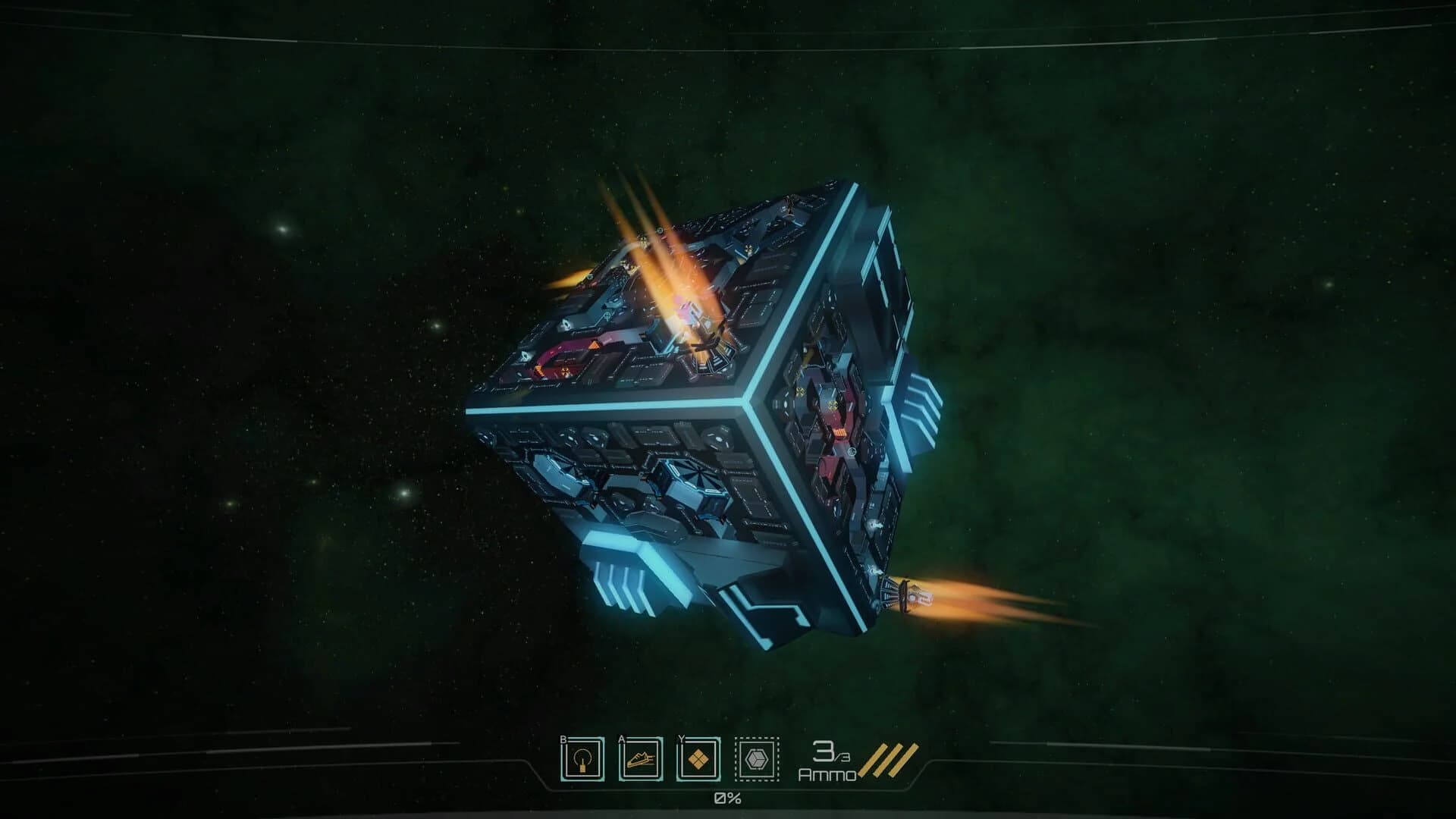Use the Y diamond cluster ability icon

point(698,758)
